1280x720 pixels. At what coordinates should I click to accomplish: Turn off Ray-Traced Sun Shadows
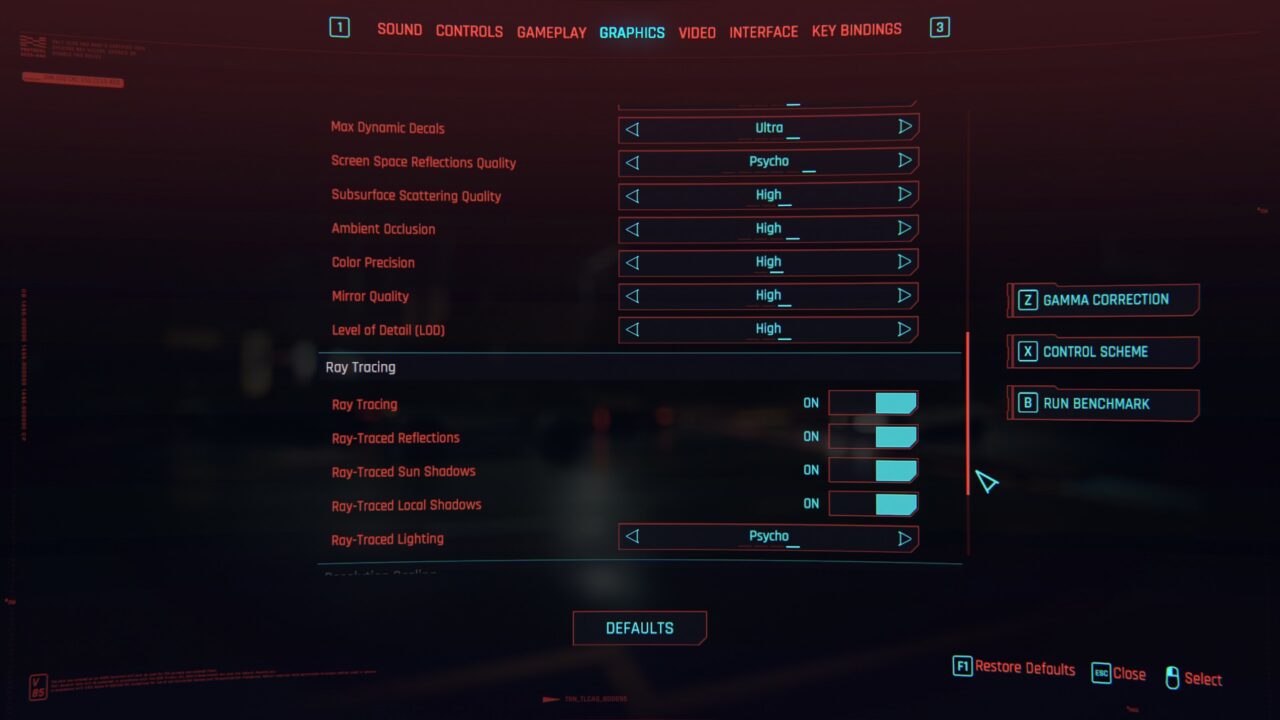click(x=873, y=470)
